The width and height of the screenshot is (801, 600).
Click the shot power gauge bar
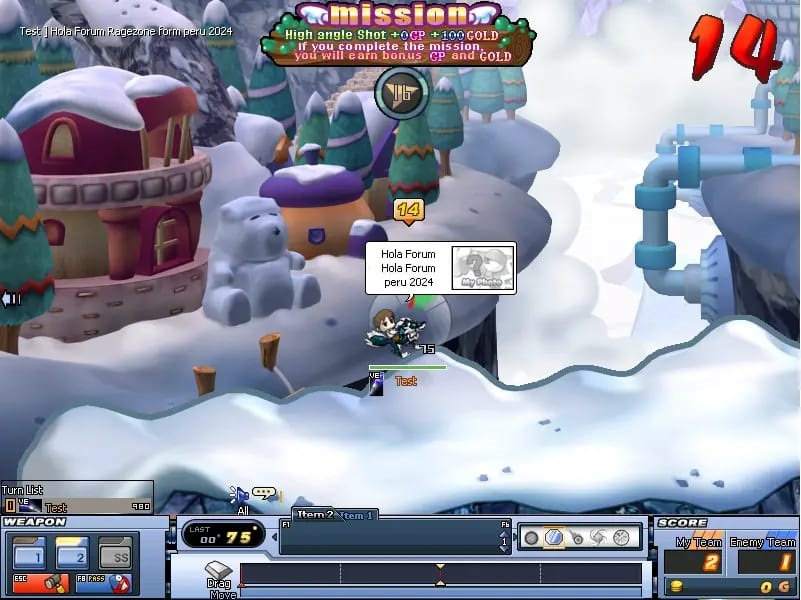coord(440,574)
